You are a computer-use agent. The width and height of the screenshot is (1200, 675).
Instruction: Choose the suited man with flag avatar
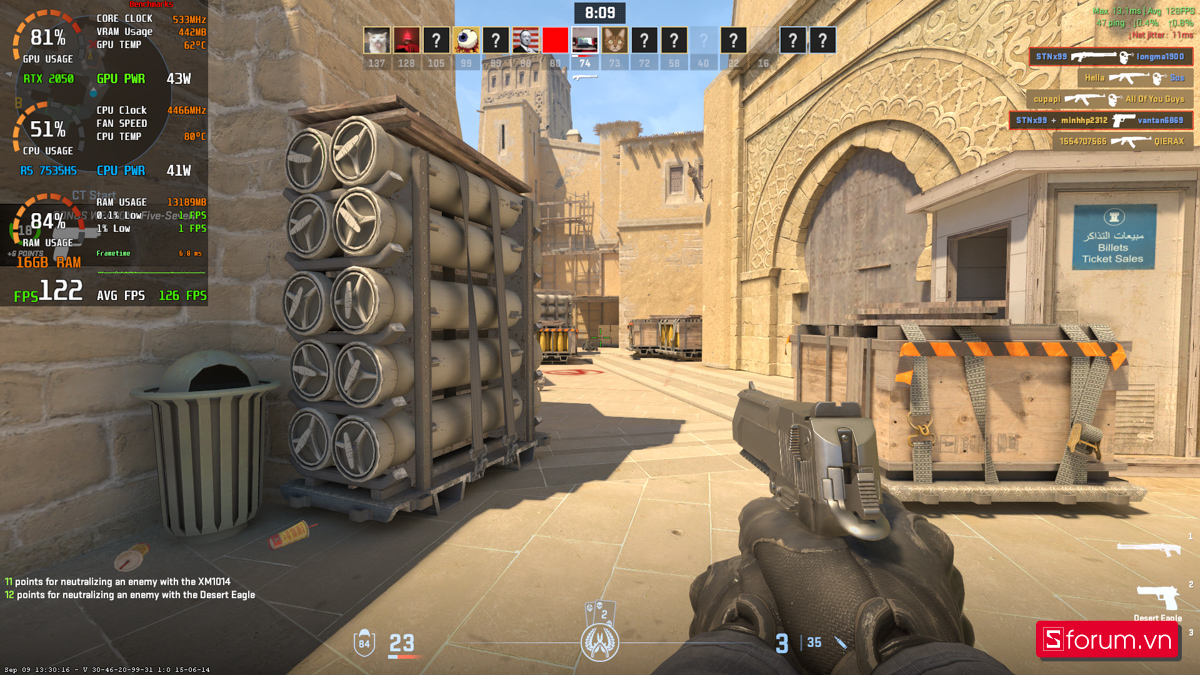point(525,40)
